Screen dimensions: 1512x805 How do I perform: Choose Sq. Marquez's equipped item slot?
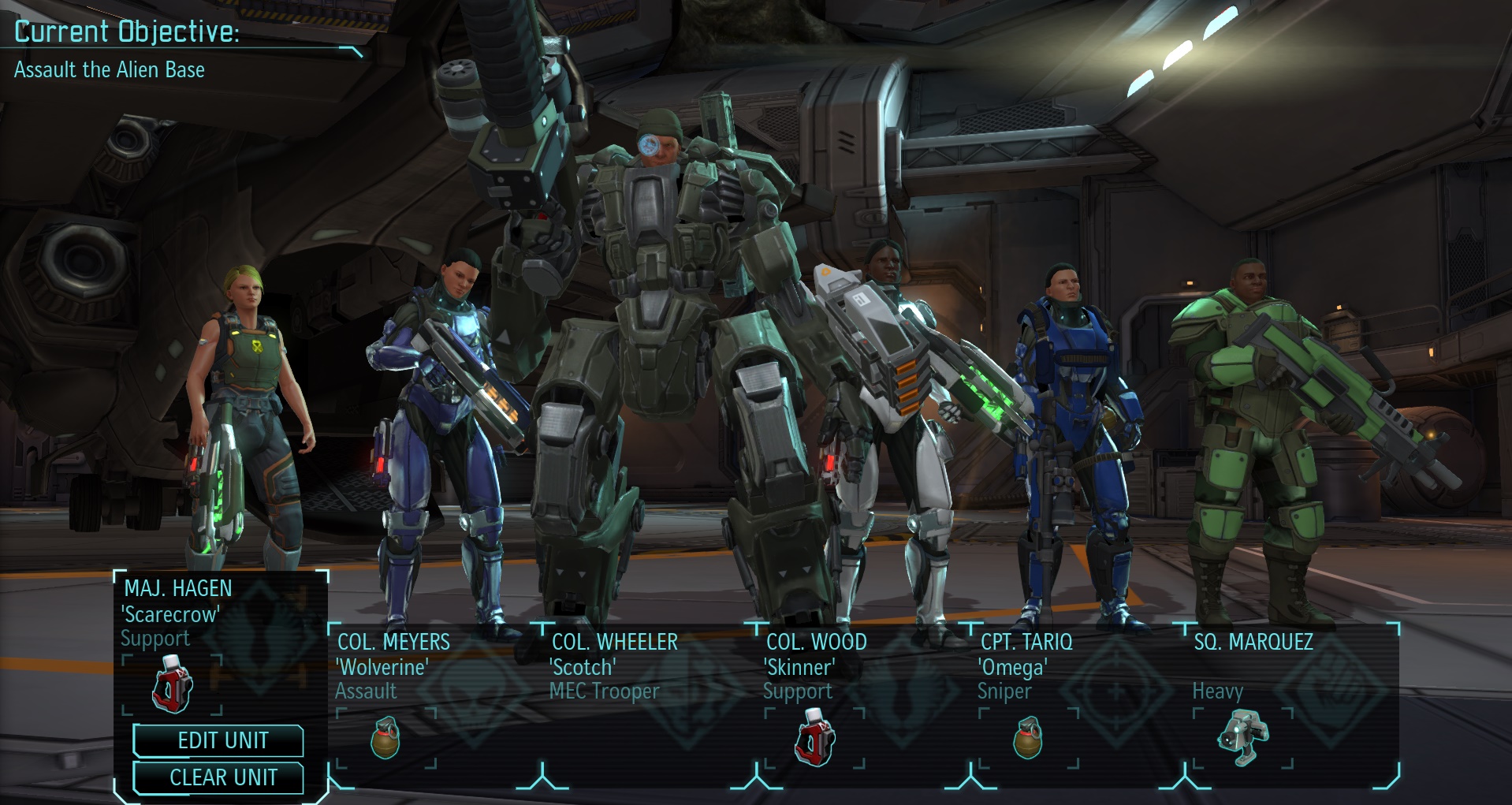[x=1242, y=738]
